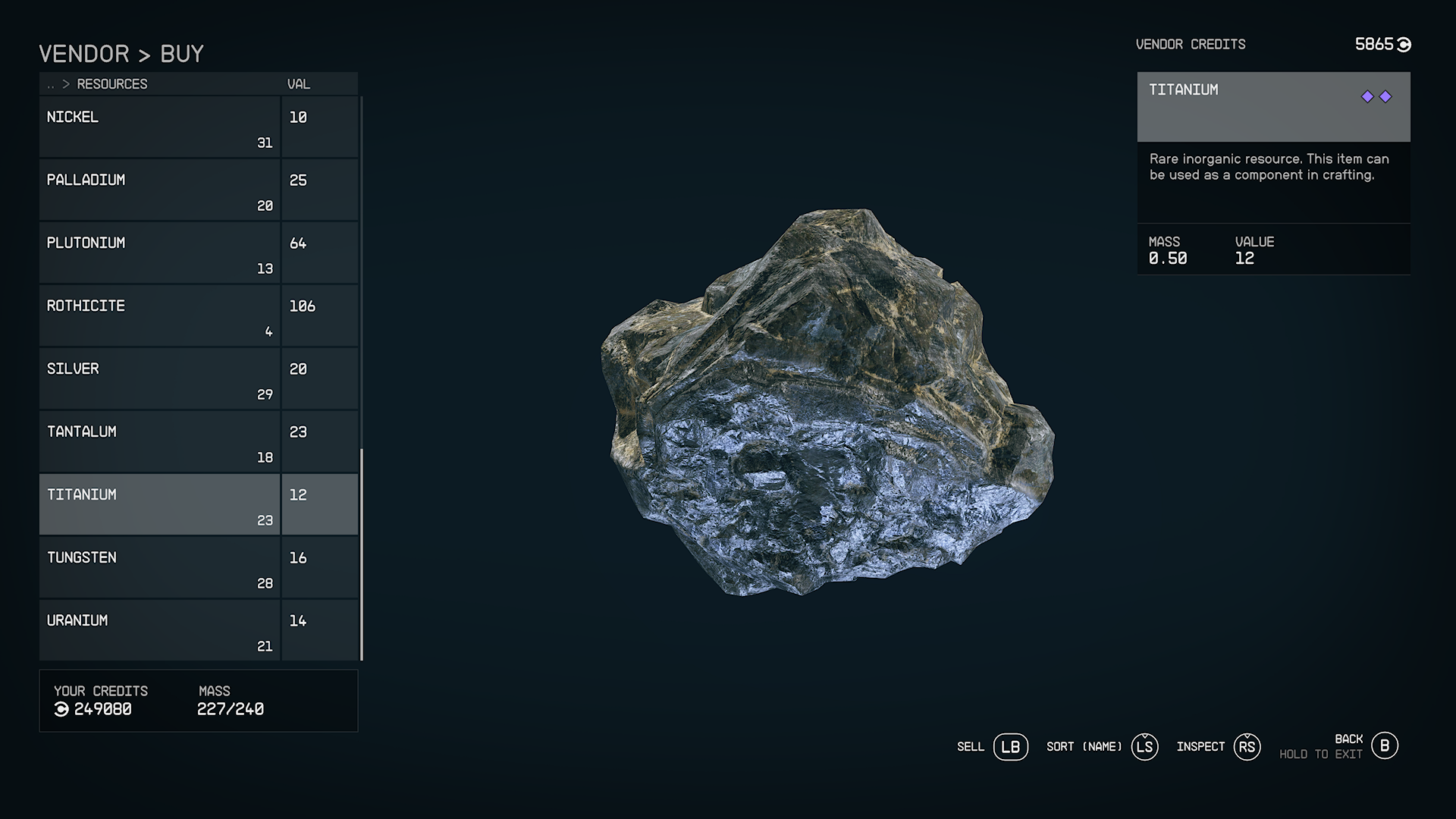Image resolution: width=1456 pixels, height=819 pixels.
Task: Click the VAL column header
Action: [299, 84]
